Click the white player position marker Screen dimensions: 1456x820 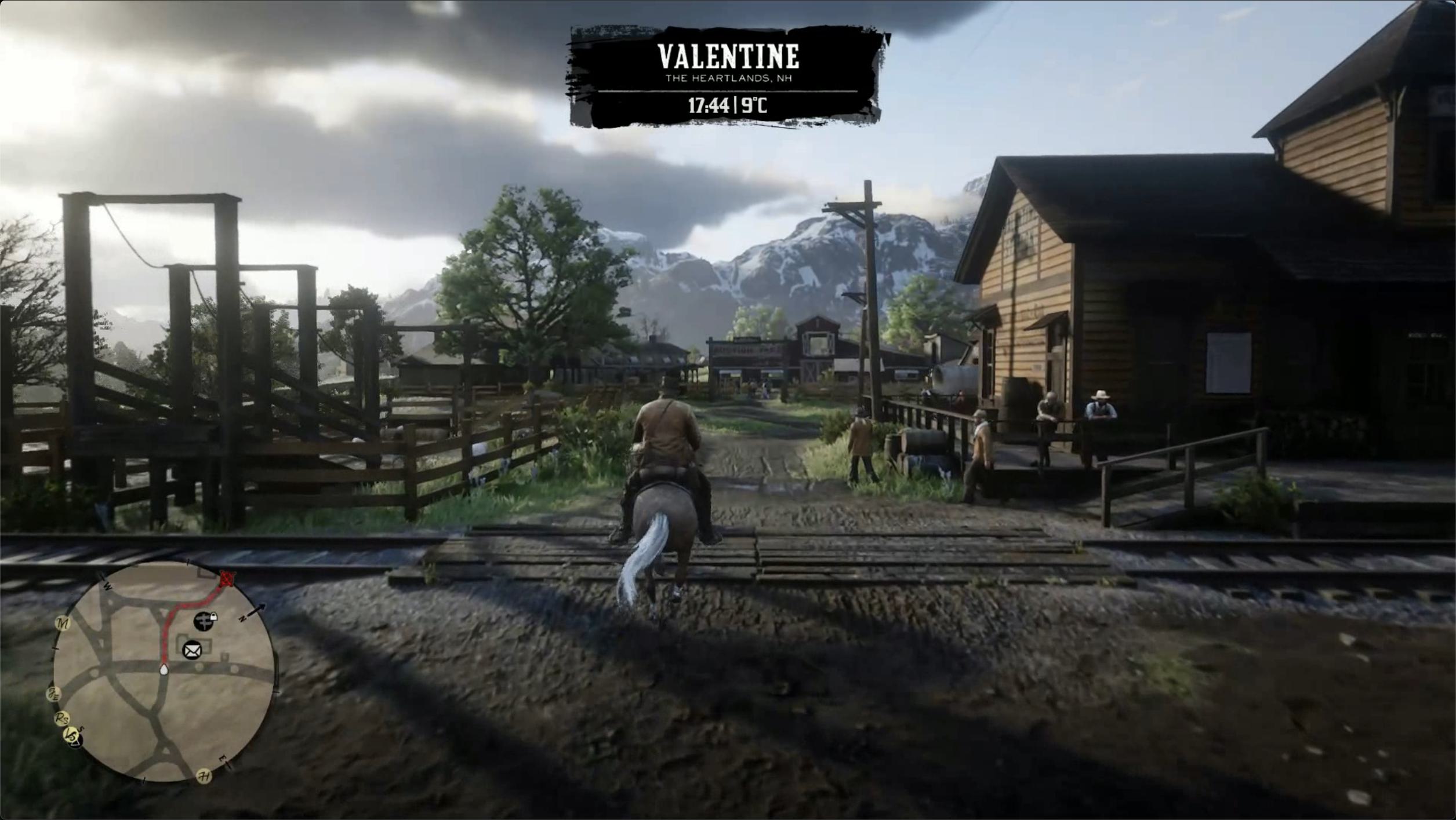[164, 670]
